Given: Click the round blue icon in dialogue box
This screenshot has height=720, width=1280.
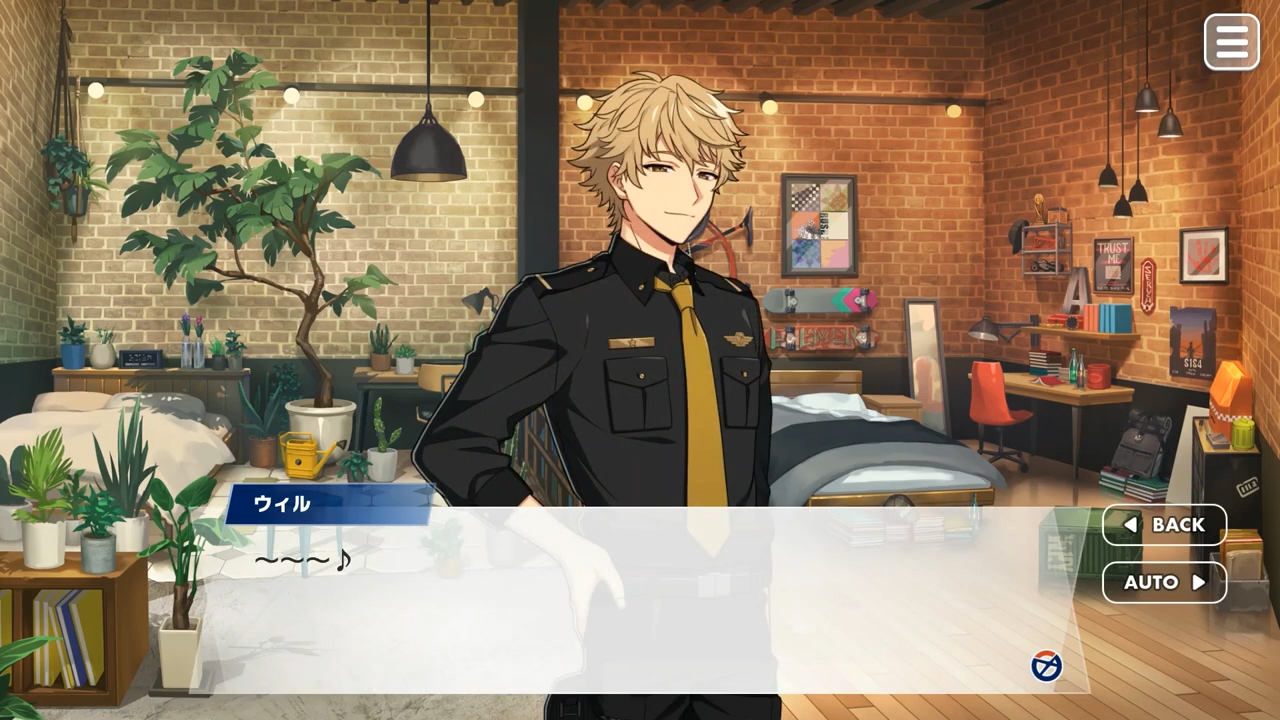Looking at the screenshot, I should pyautogui.click(x=1046, y=666).
